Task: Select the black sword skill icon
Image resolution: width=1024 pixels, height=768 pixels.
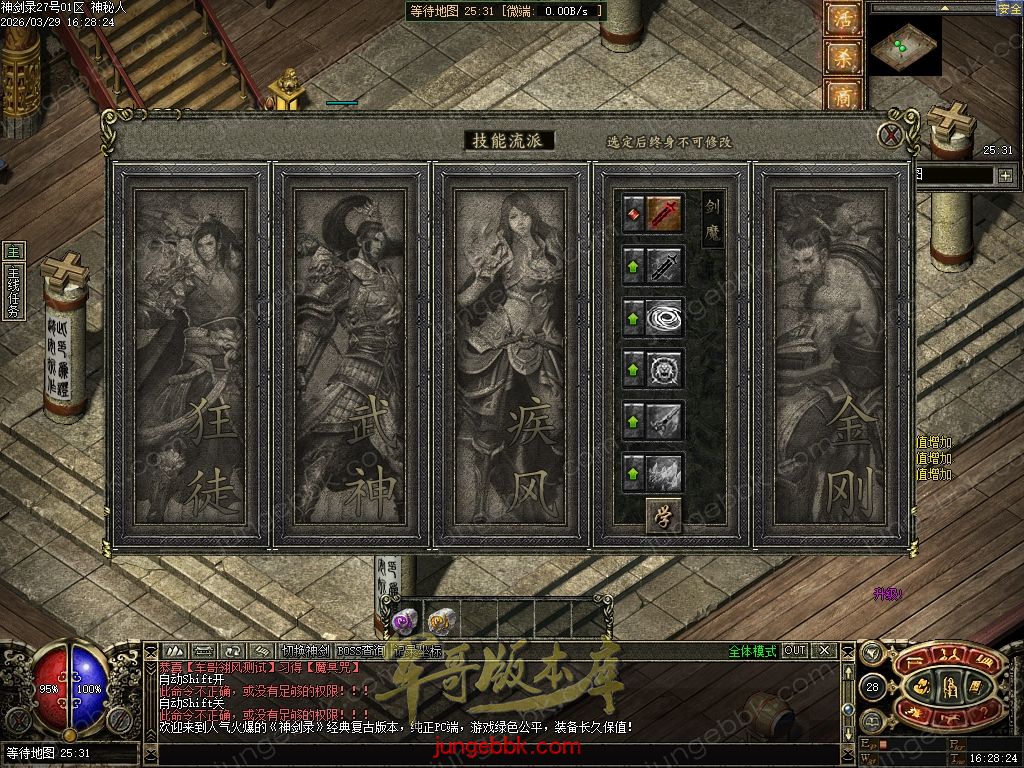Action: coord(665,265)
